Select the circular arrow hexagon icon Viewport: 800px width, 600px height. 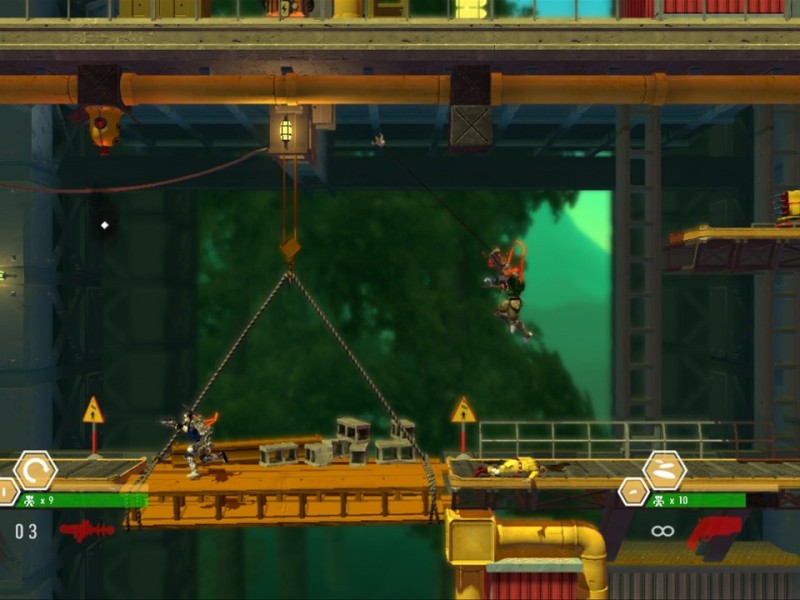[x=35, y=470]
